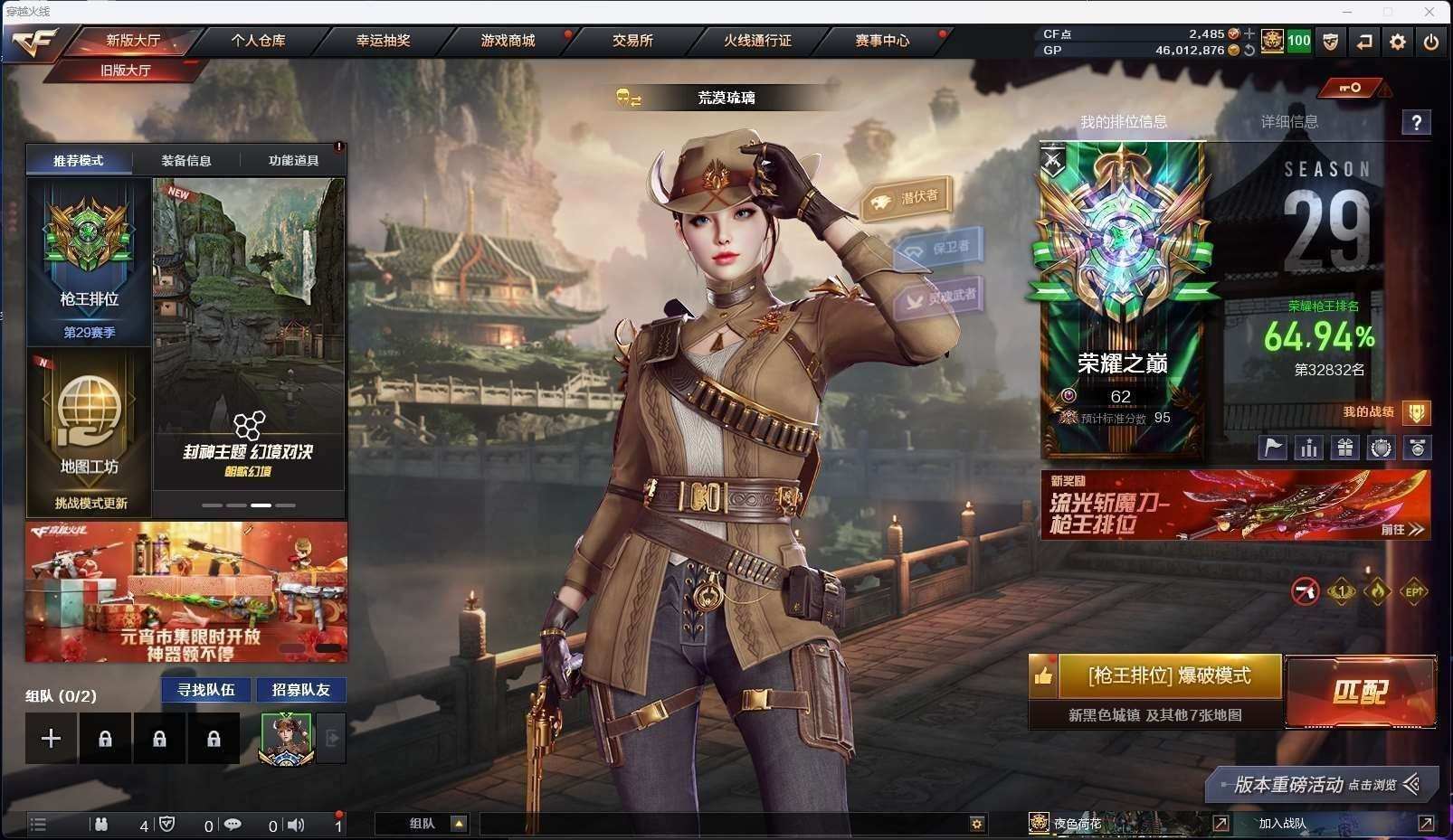Switch to the 旧版大厅 old lobby
This screenshot has height=840, width=1453.
tap(126, 70)
